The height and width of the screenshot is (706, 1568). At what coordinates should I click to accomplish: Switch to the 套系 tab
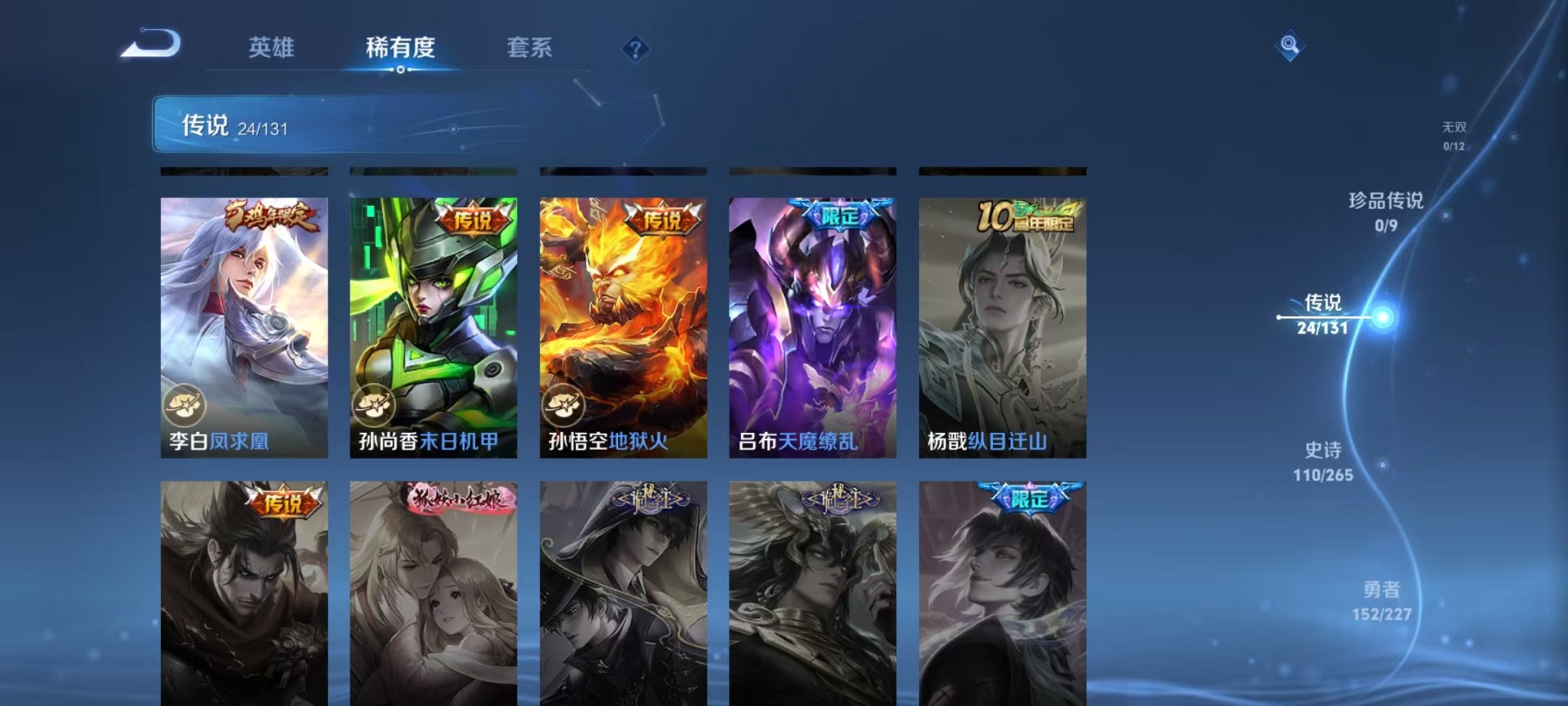[538, 48]
